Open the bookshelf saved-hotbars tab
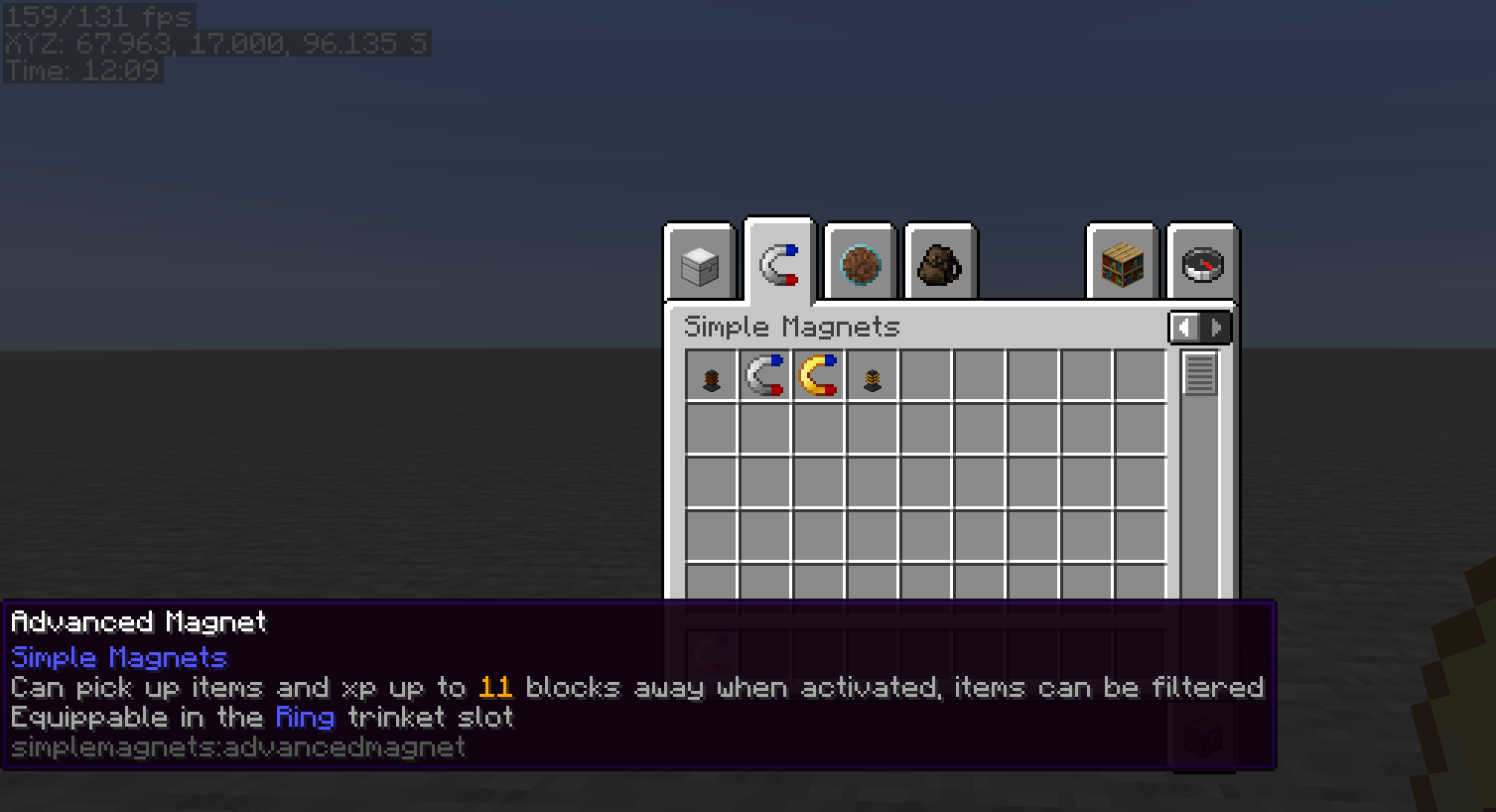 click(1121, 263)
